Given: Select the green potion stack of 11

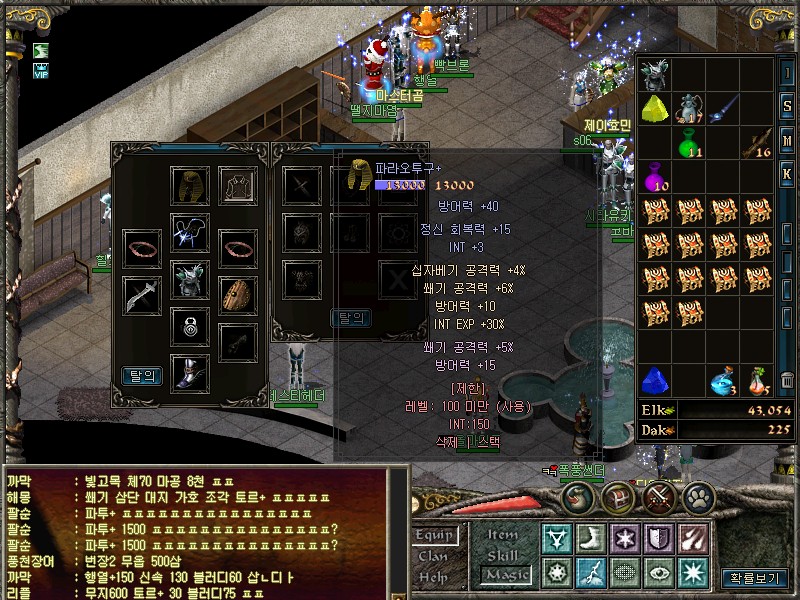Looking at the screenshot, I should pyautogui.click(x=689, y=144).
